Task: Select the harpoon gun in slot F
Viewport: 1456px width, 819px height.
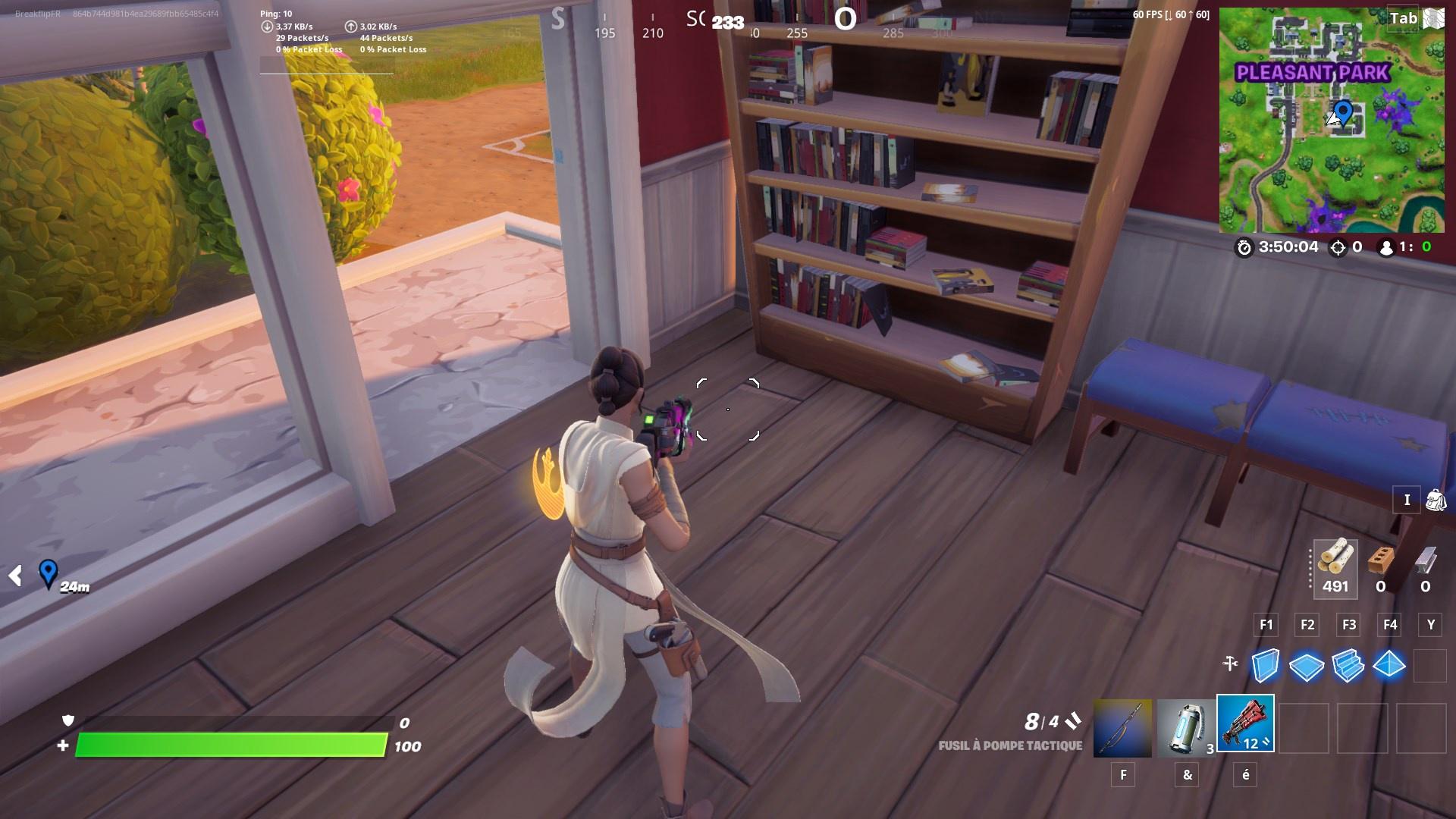Action: coord(1122,726)
